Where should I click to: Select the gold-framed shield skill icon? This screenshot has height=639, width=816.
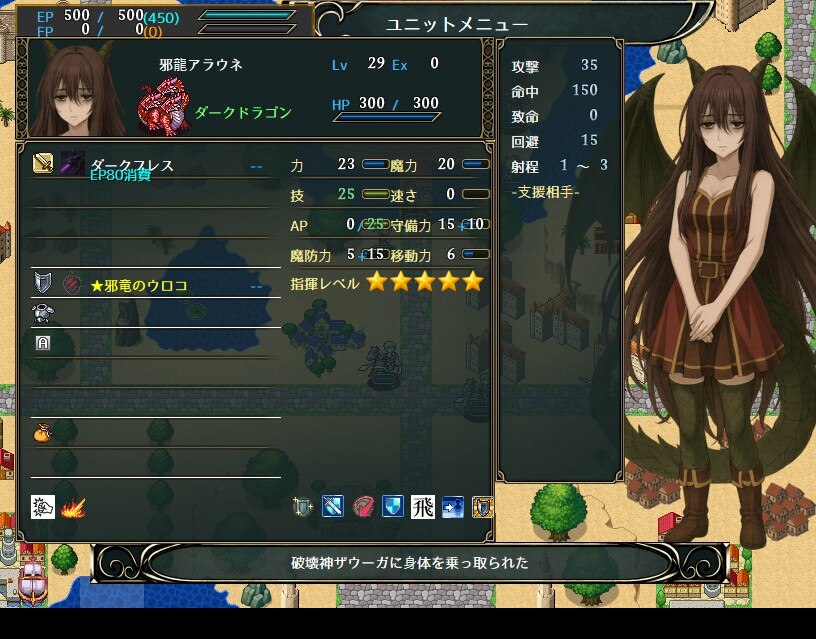482,507
